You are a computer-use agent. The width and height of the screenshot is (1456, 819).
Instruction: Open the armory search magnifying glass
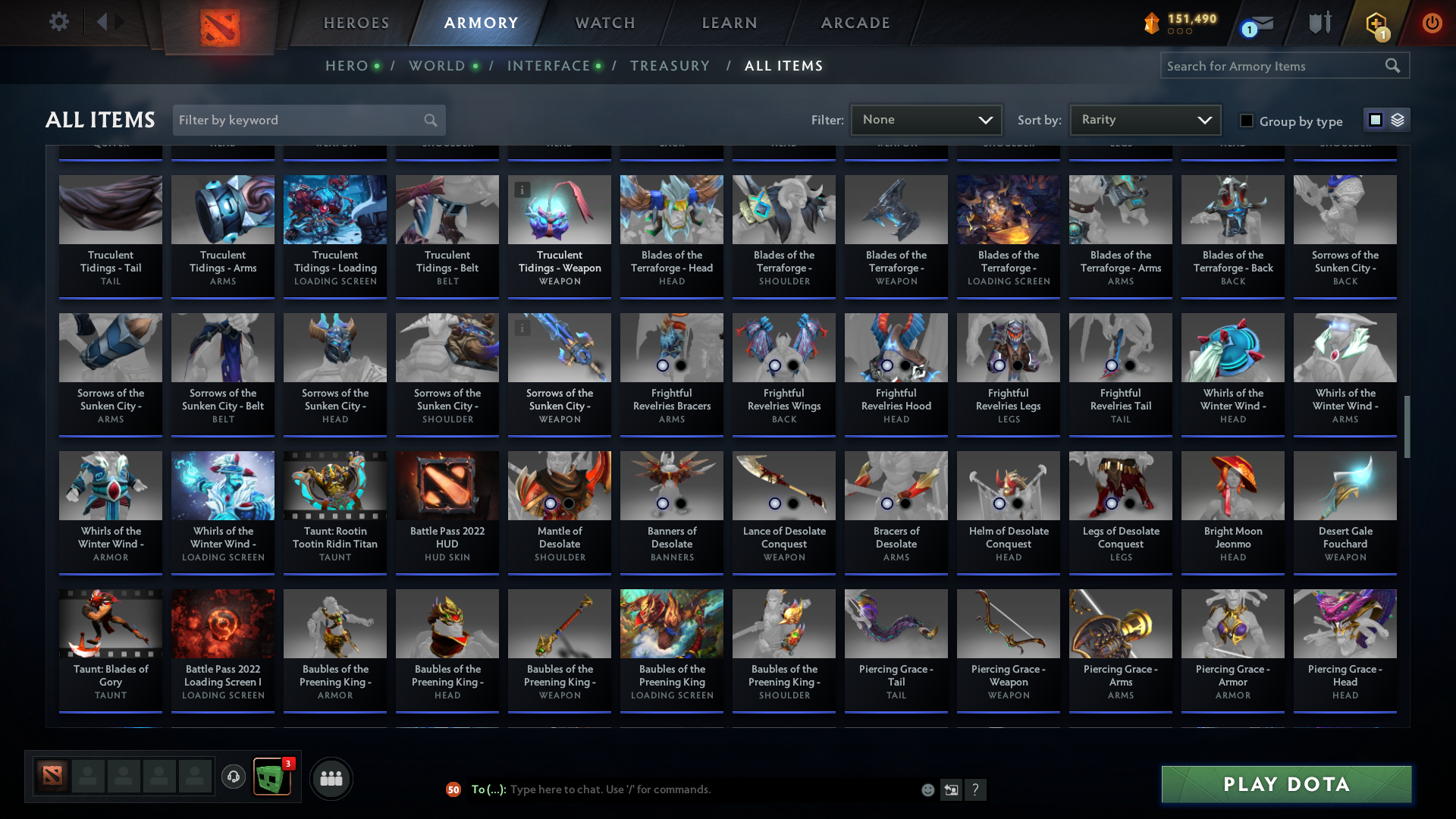tap(1394, 66)
